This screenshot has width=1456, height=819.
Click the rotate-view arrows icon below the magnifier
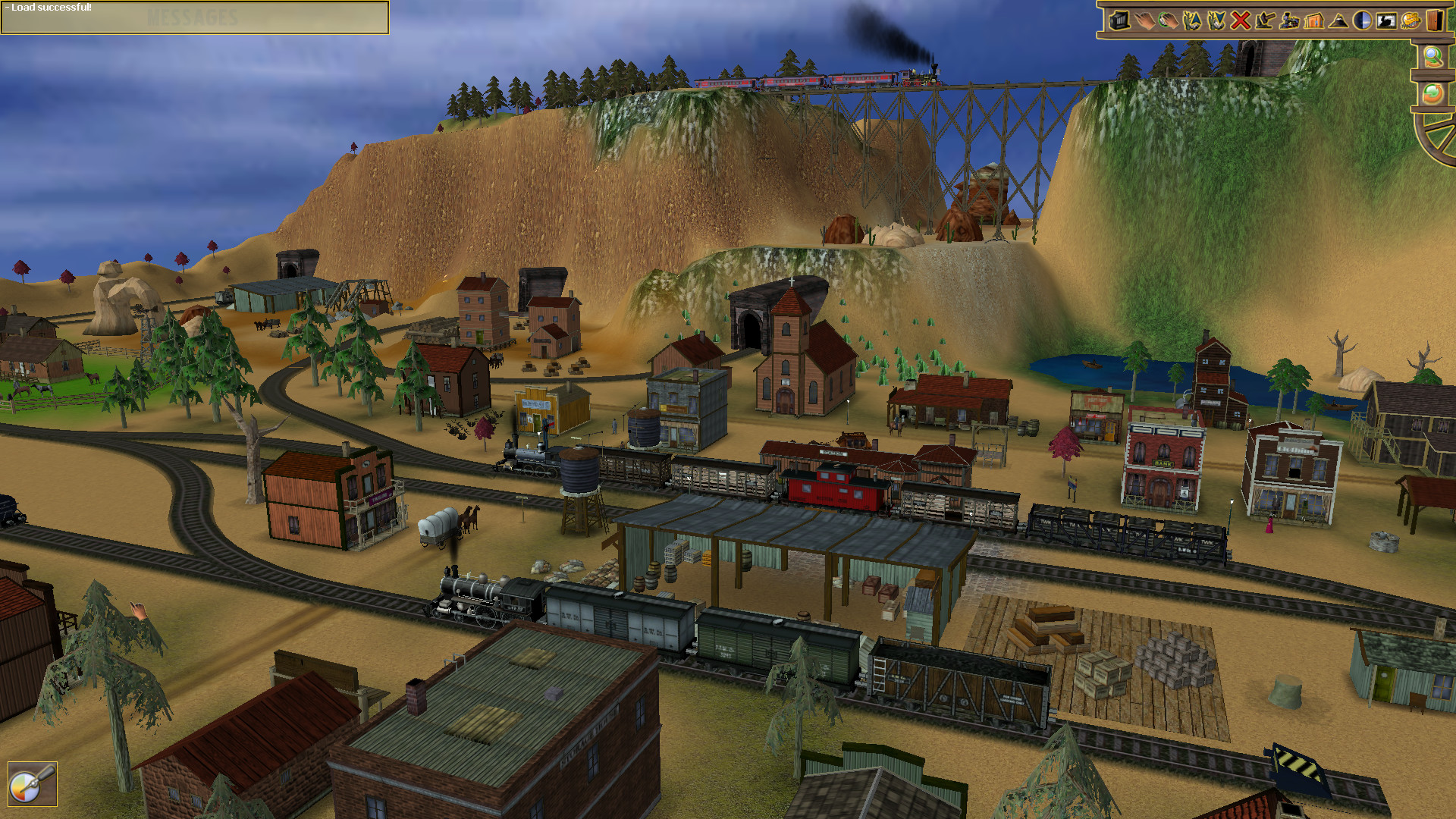click(1432, 93)
